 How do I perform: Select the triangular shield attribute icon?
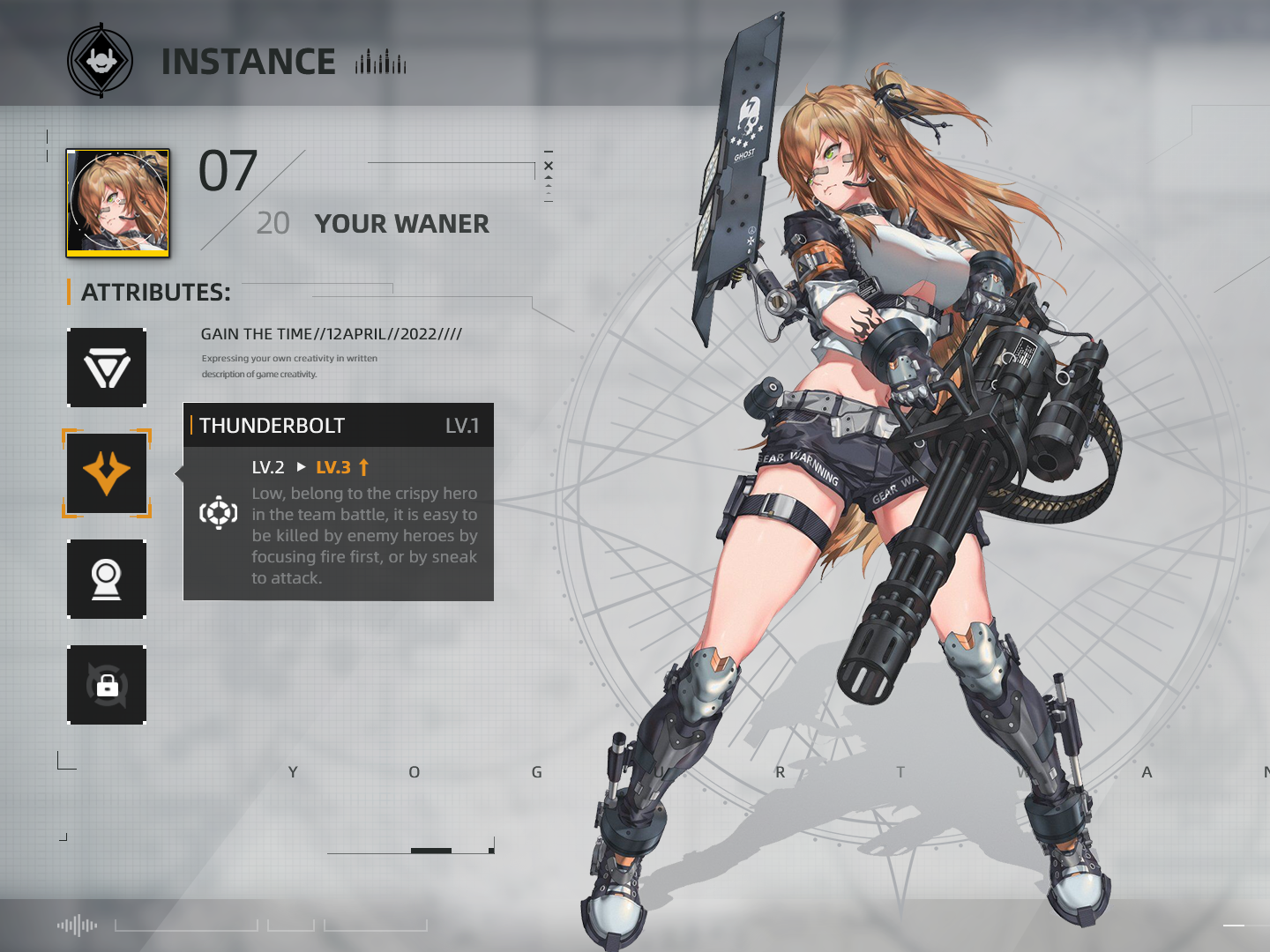107,368
